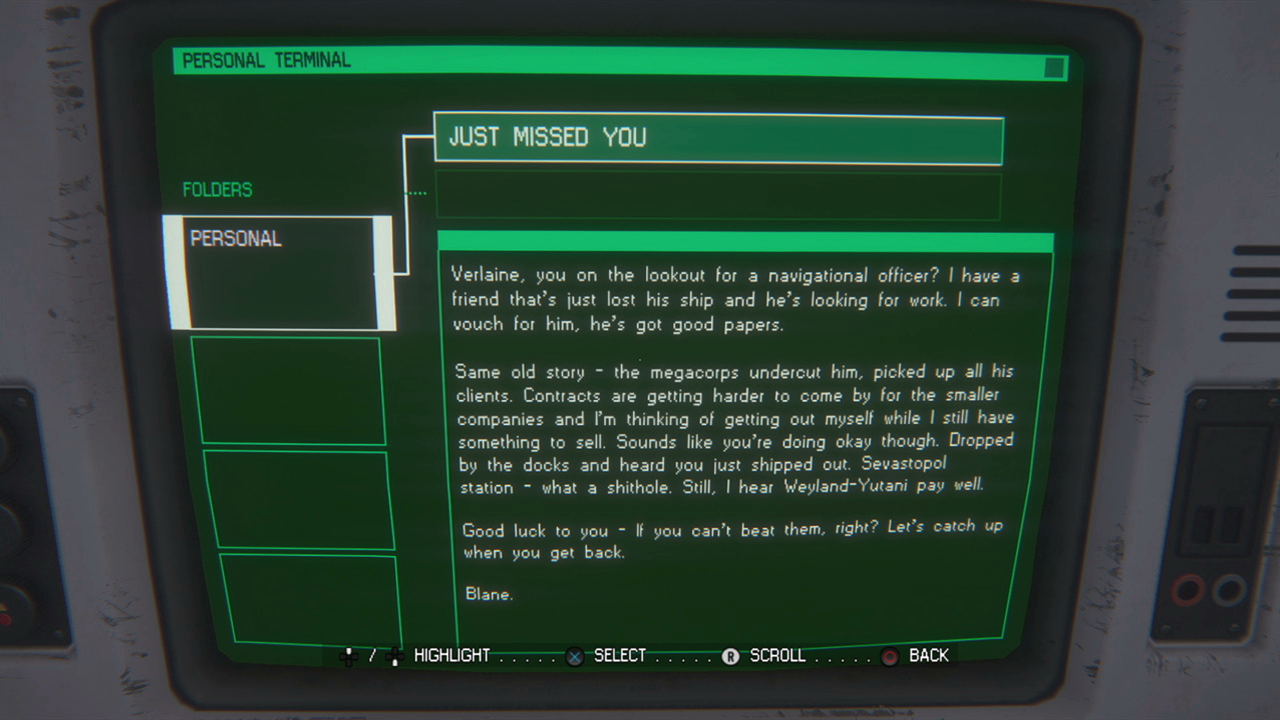Viewport: 1280px width, 720px height.
Task: Click the FOLDERS heading in the sidebar
Action: (217, 190)
